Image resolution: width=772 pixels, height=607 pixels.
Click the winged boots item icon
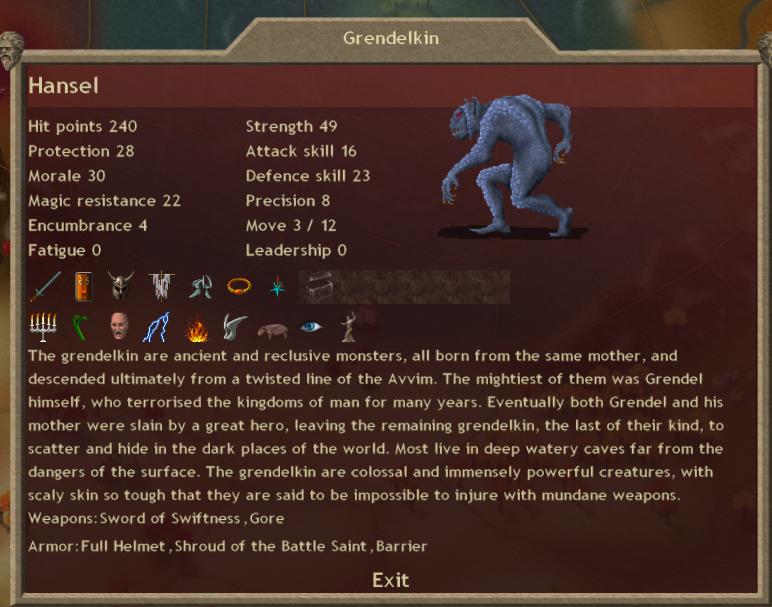199,287
